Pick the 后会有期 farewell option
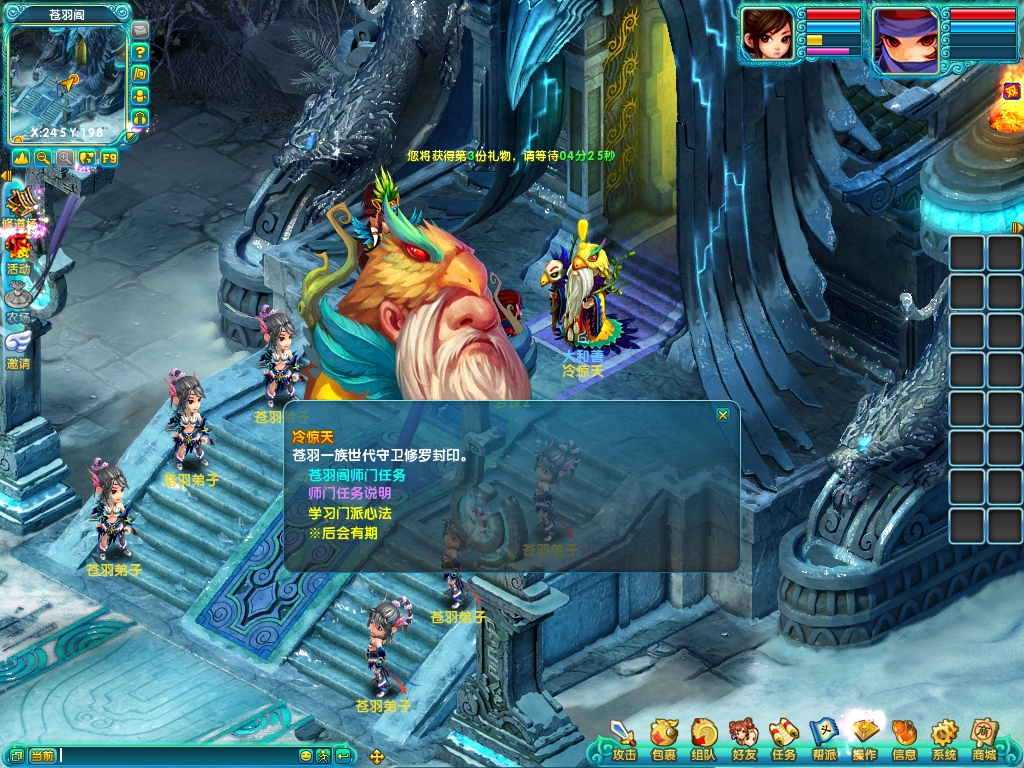The width and height of the screenshot is (1024, 768). [x=343, y=533]
